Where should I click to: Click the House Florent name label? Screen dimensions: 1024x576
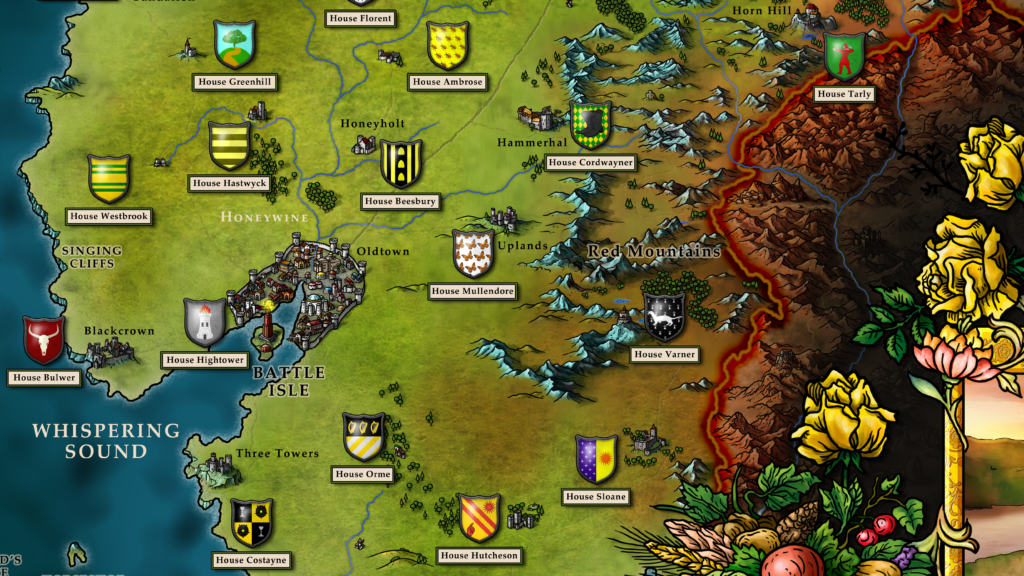tap(361, 18)
